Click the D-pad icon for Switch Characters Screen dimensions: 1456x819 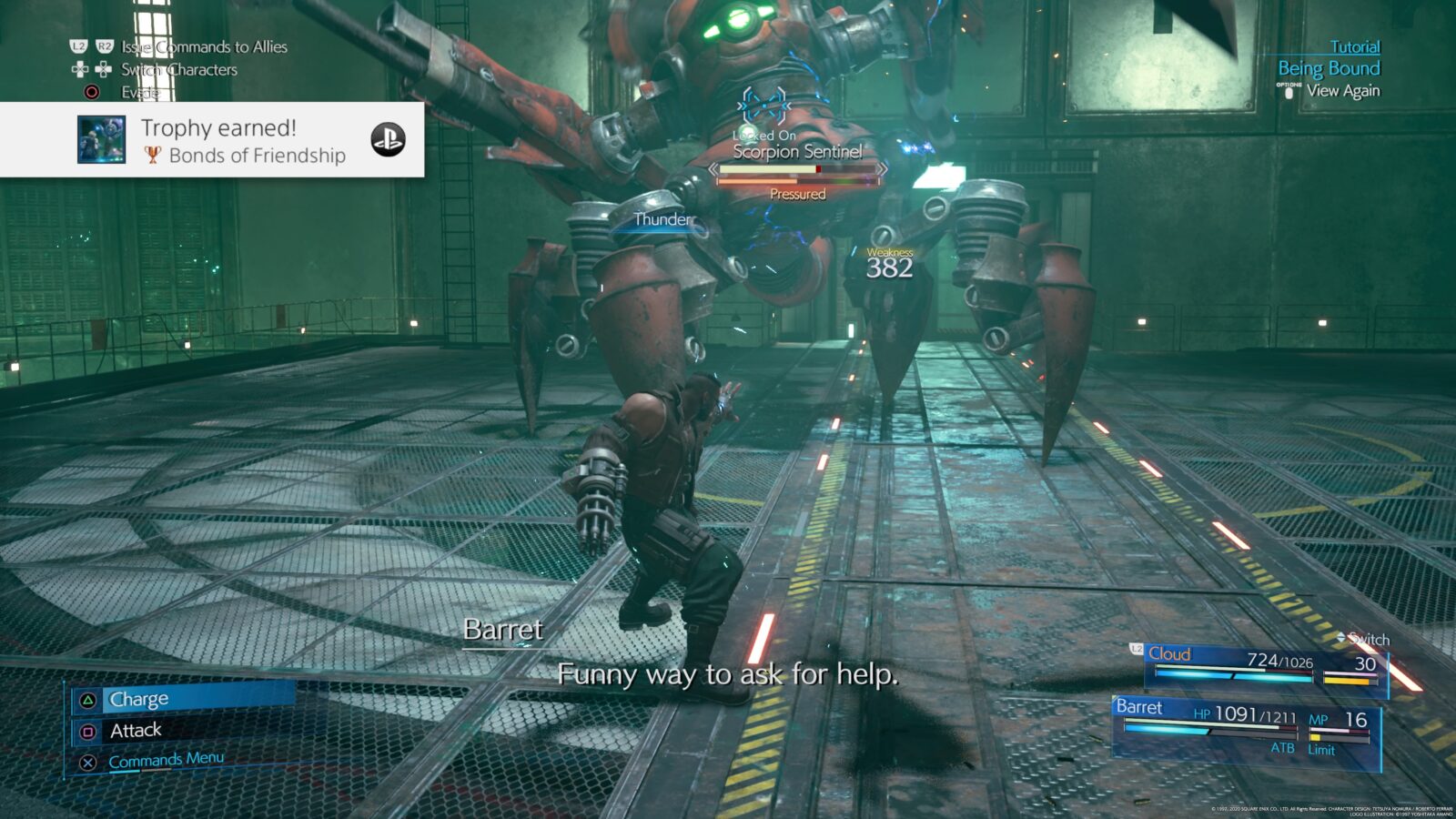[x=79, y=69]
